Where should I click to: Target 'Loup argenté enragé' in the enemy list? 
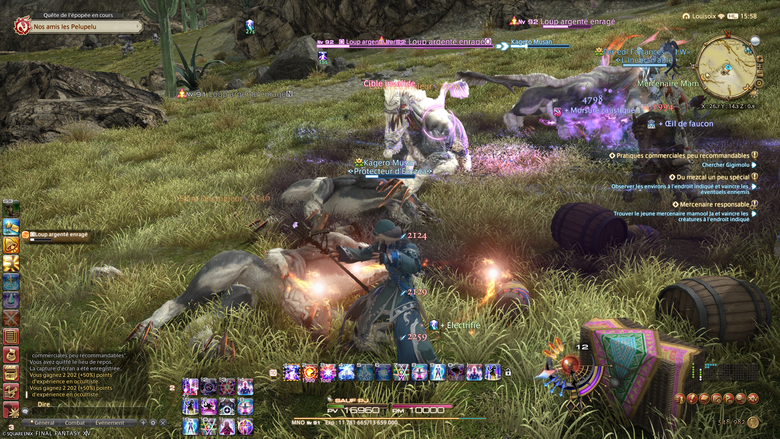coord(62,236)
